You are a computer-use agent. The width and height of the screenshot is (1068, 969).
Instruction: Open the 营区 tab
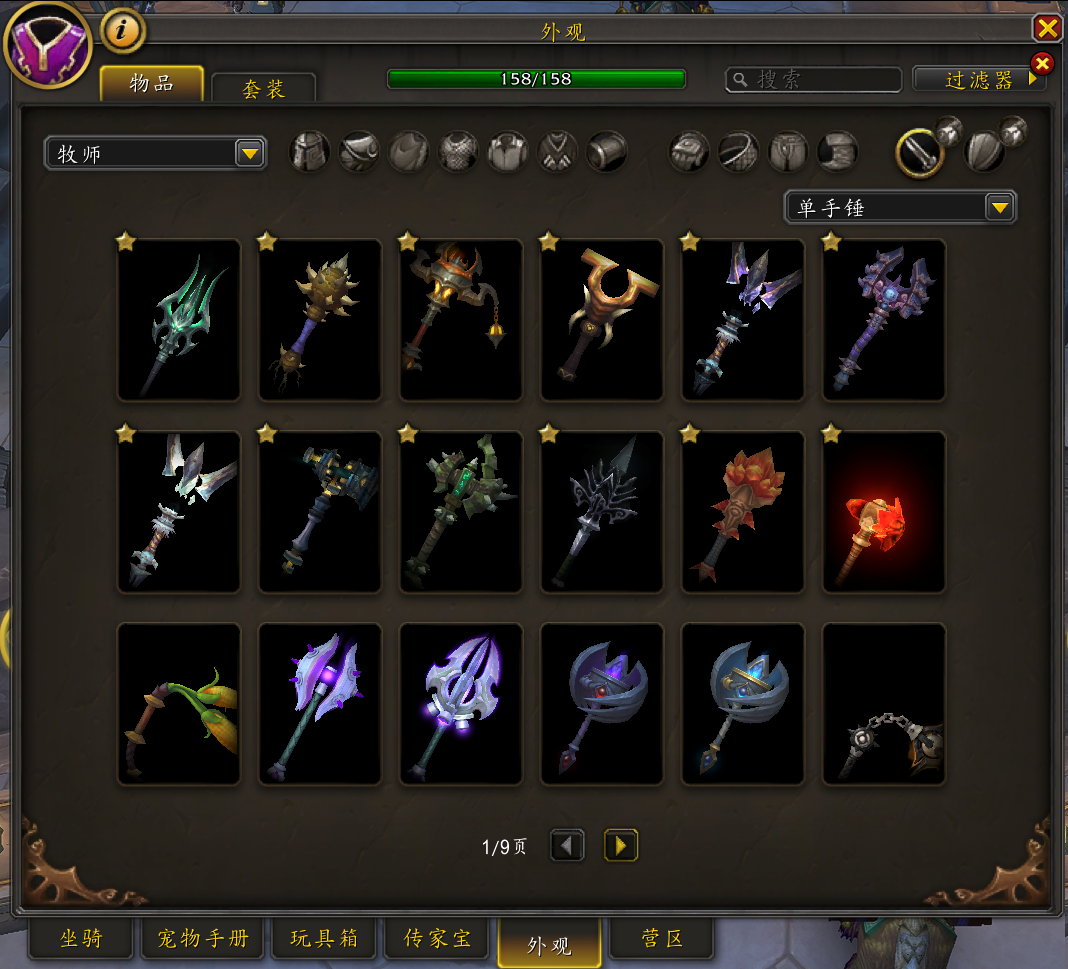click(661, 939)
